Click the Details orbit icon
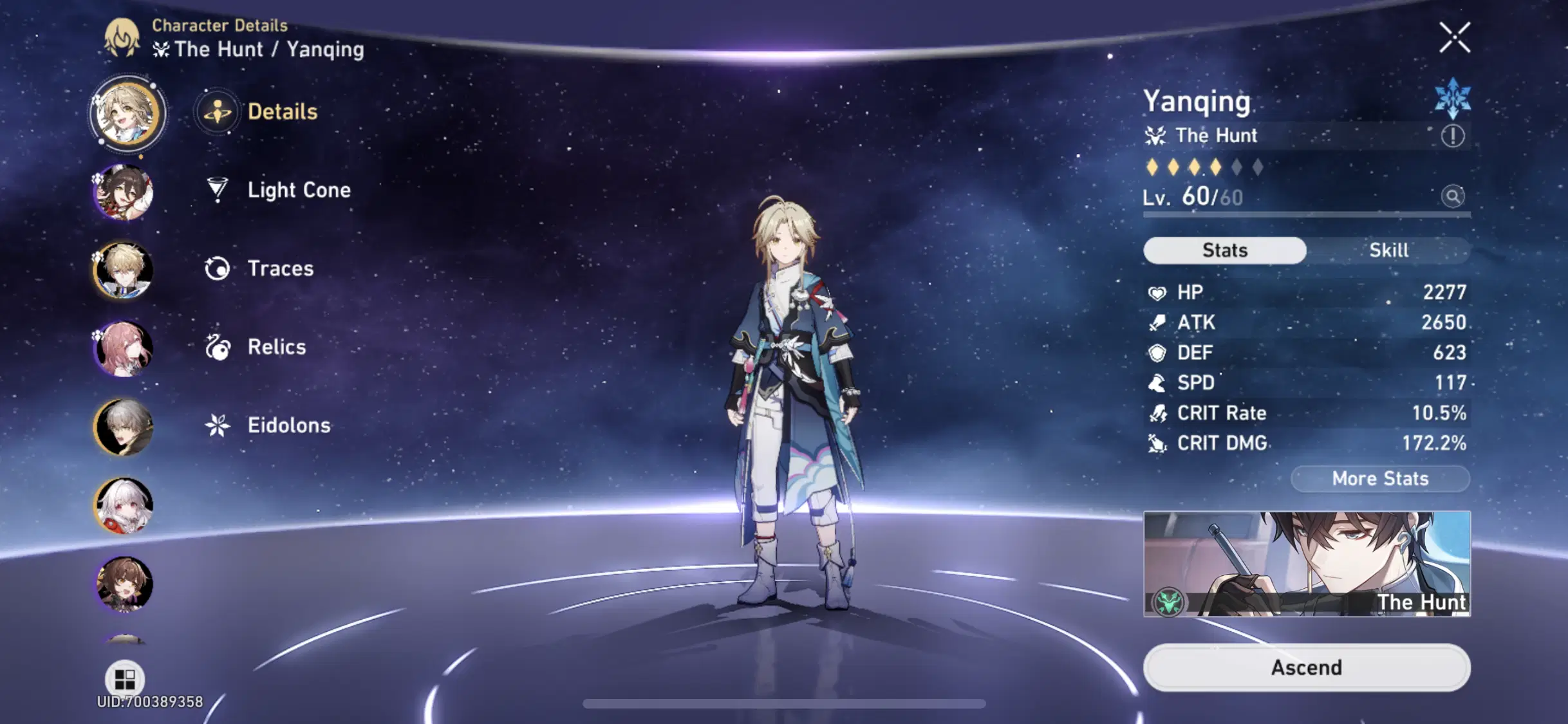Viewport: 1568px width, 724px height. tap(218, 111)
